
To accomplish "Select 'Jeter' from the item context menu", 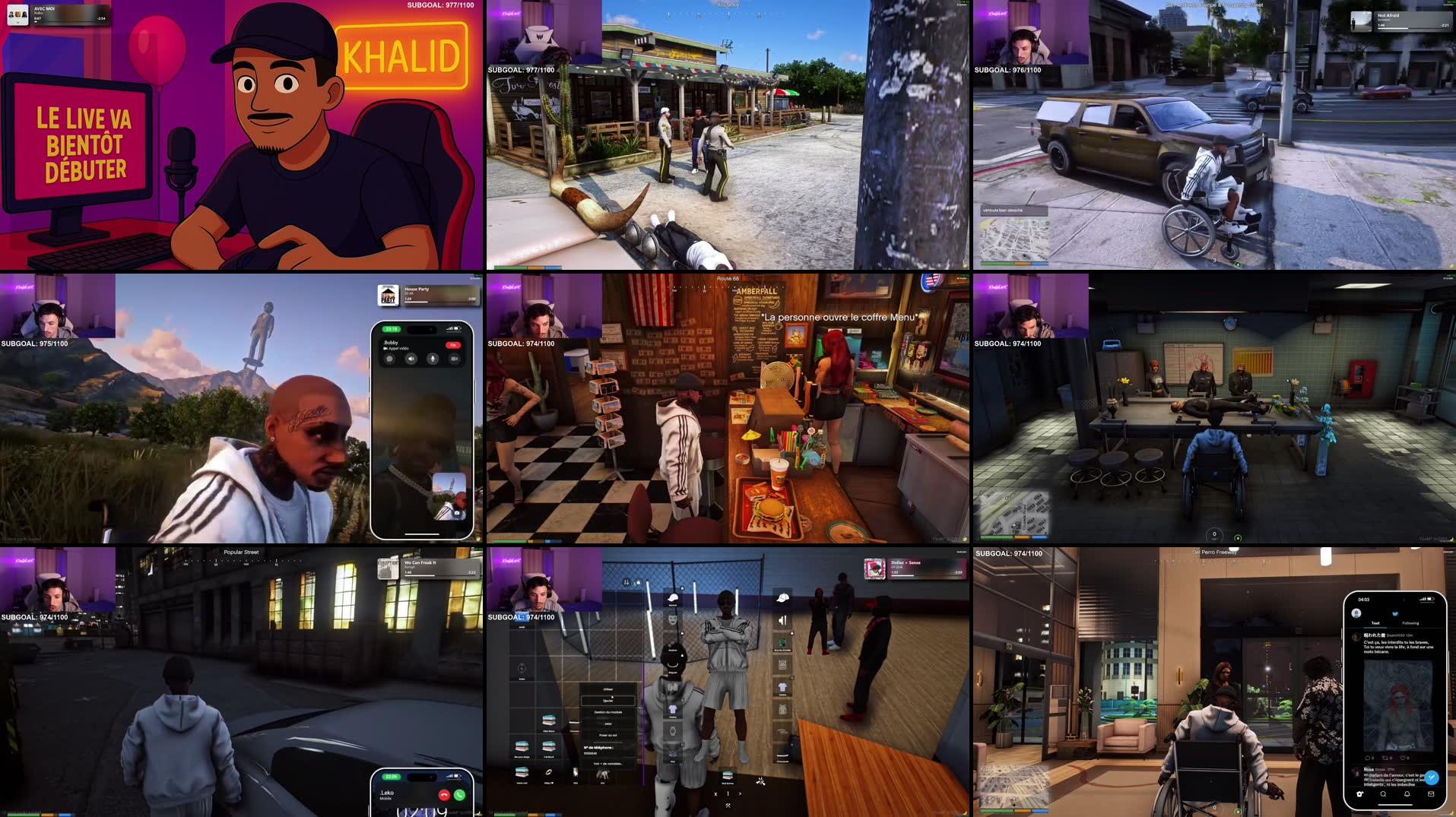I will [608, 724].
